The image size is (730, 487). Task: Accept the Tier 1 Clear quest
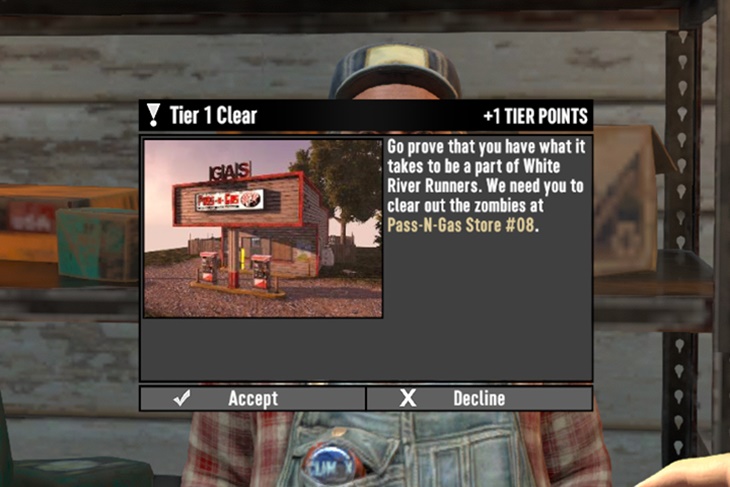pyautogui.click(x=252, y=398)
